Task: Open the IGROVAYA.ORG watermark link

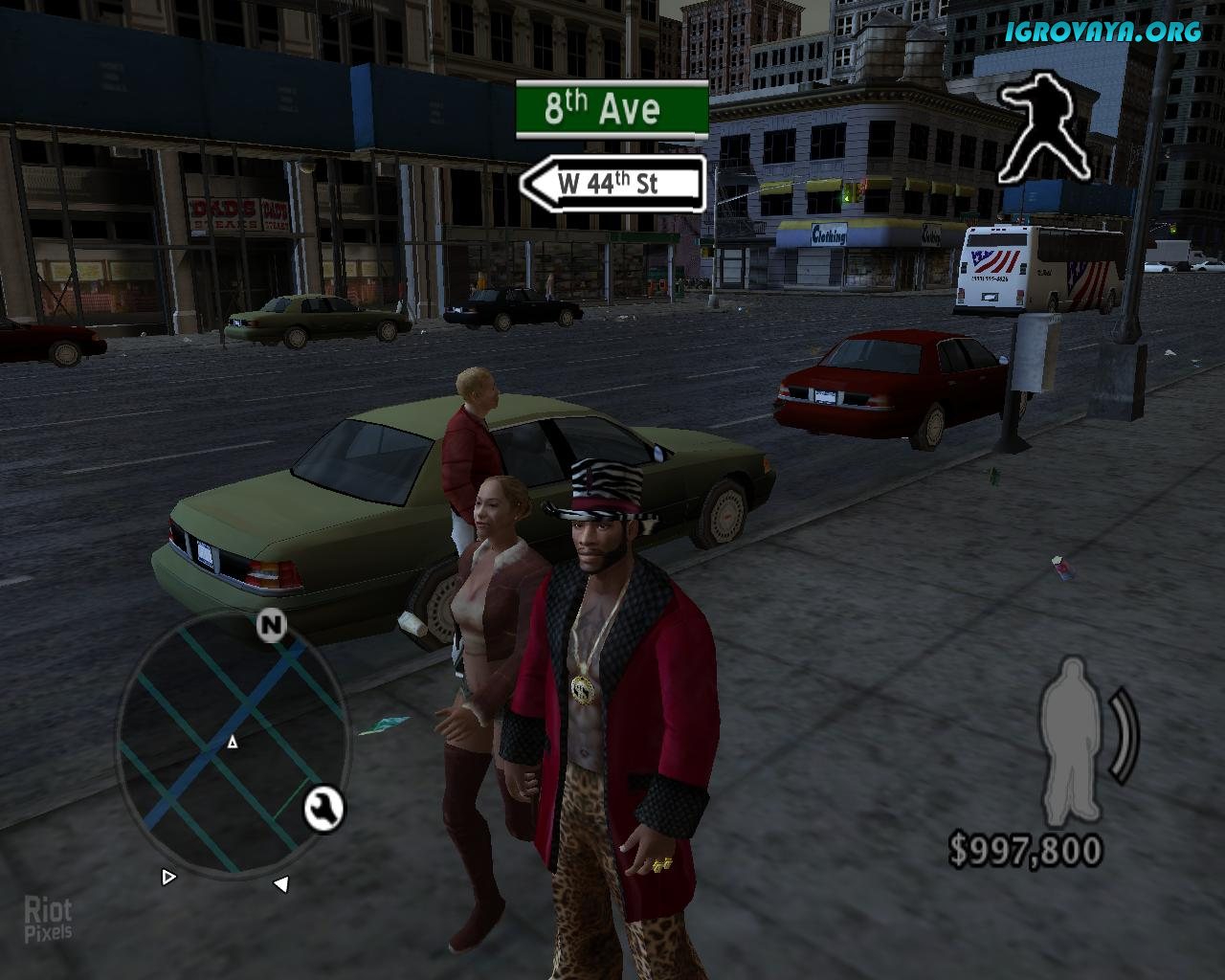Action: click(x=1102, y=32)
